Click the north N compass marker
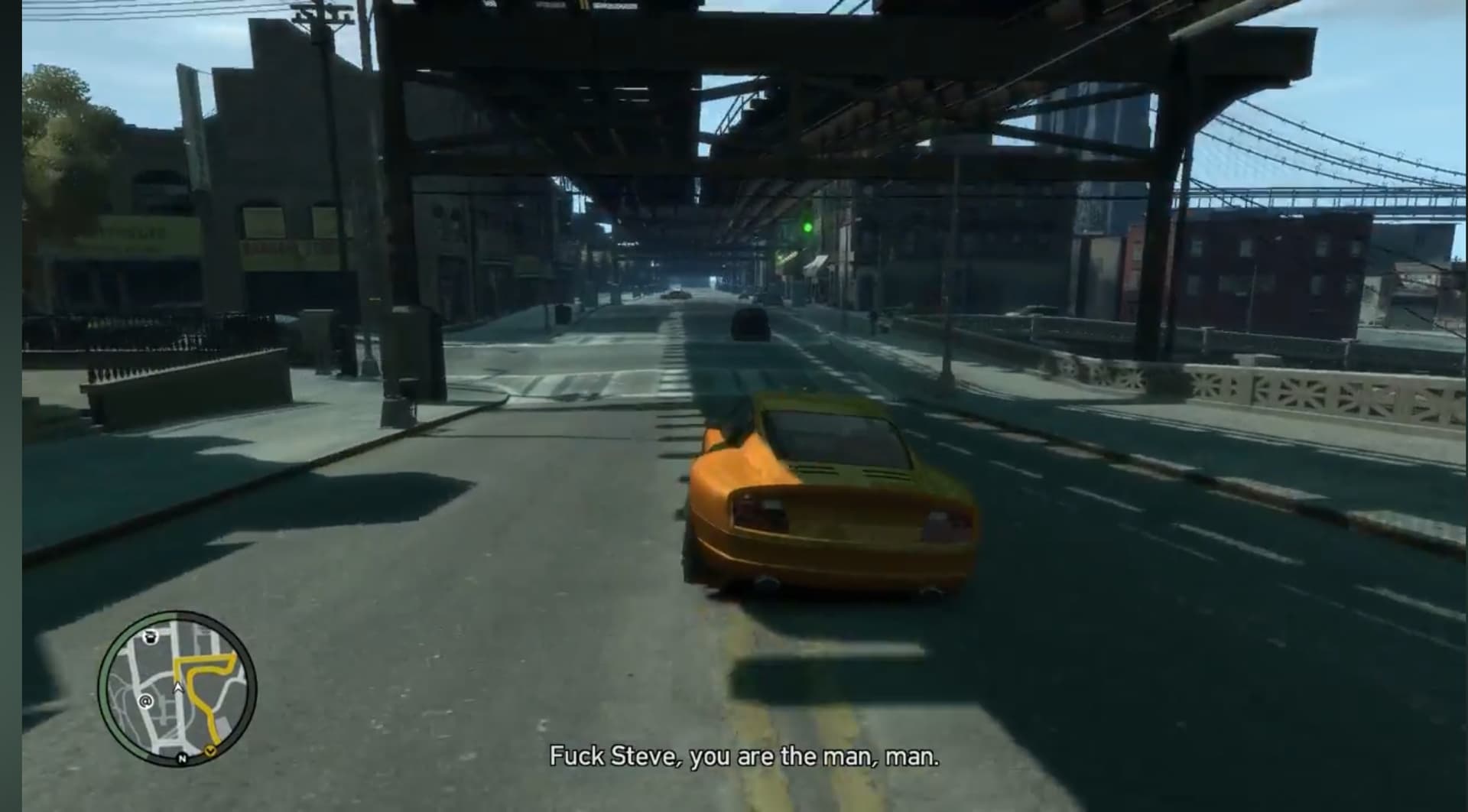The height and width of the screenshot is (812, 1468). (x=182, y=758)
